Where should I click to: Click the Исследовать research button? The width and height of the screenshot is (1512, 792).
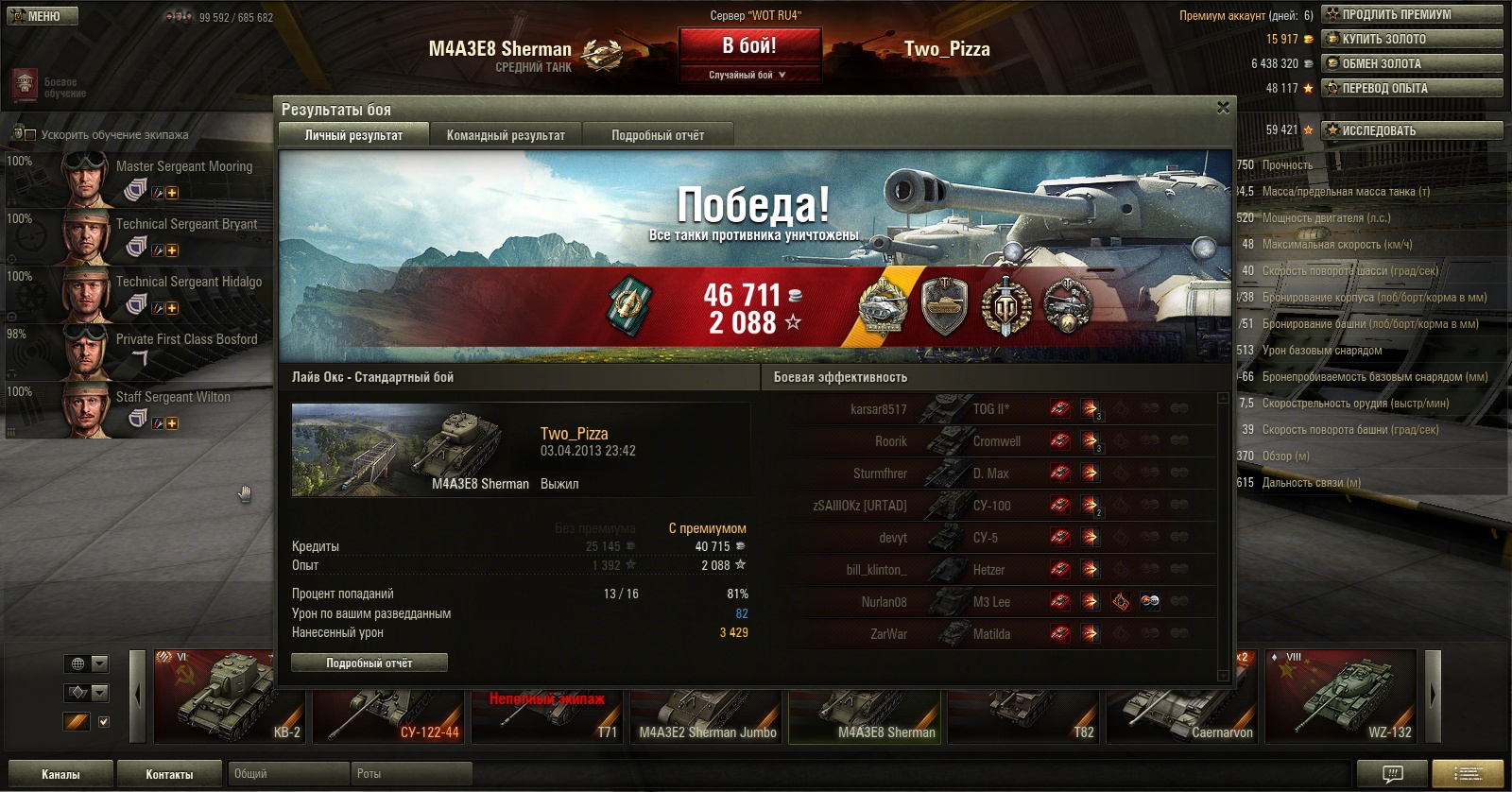click(x=1412, y=130)
